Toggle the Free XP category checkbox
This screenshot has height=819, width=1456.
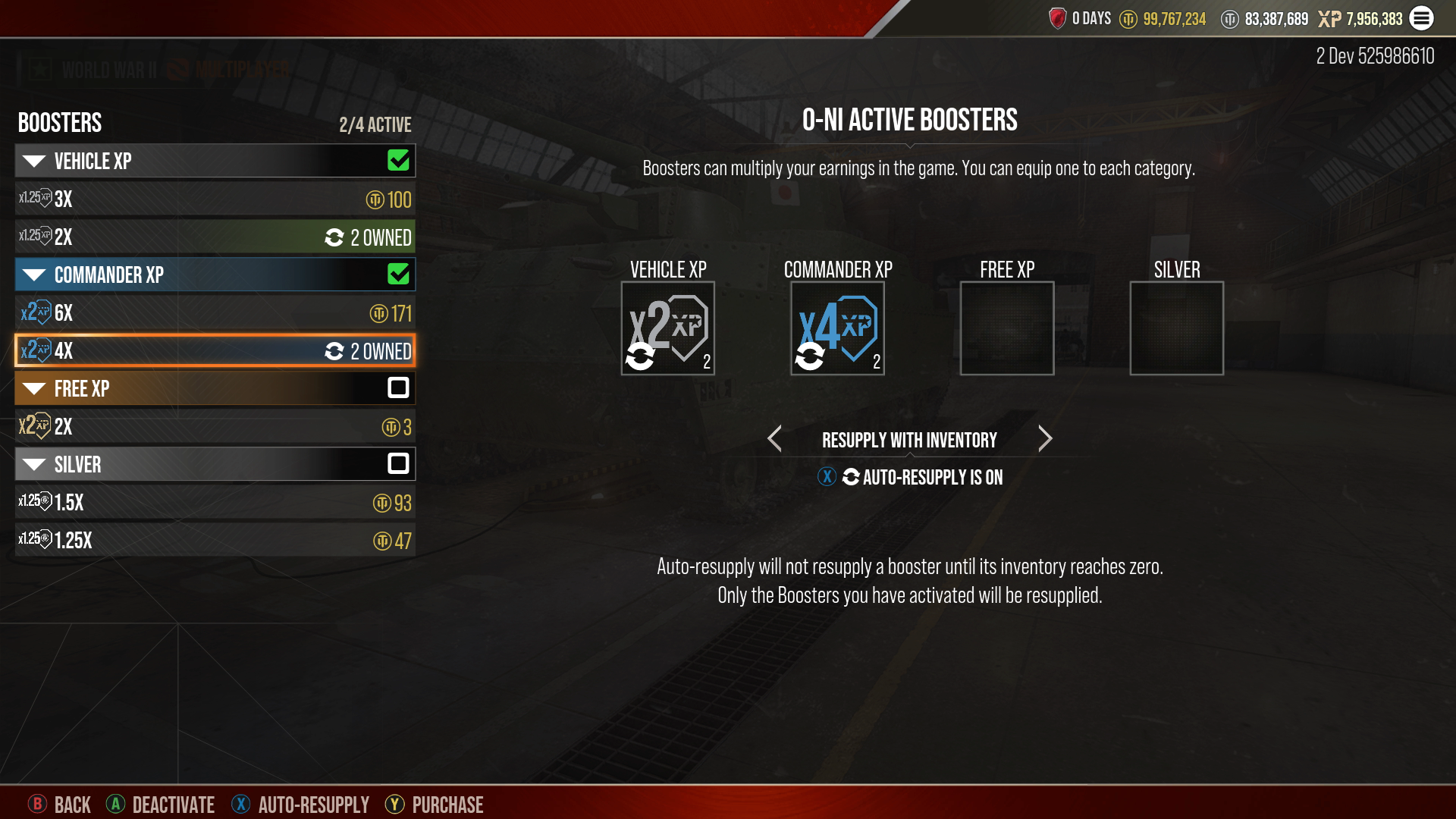398,388
